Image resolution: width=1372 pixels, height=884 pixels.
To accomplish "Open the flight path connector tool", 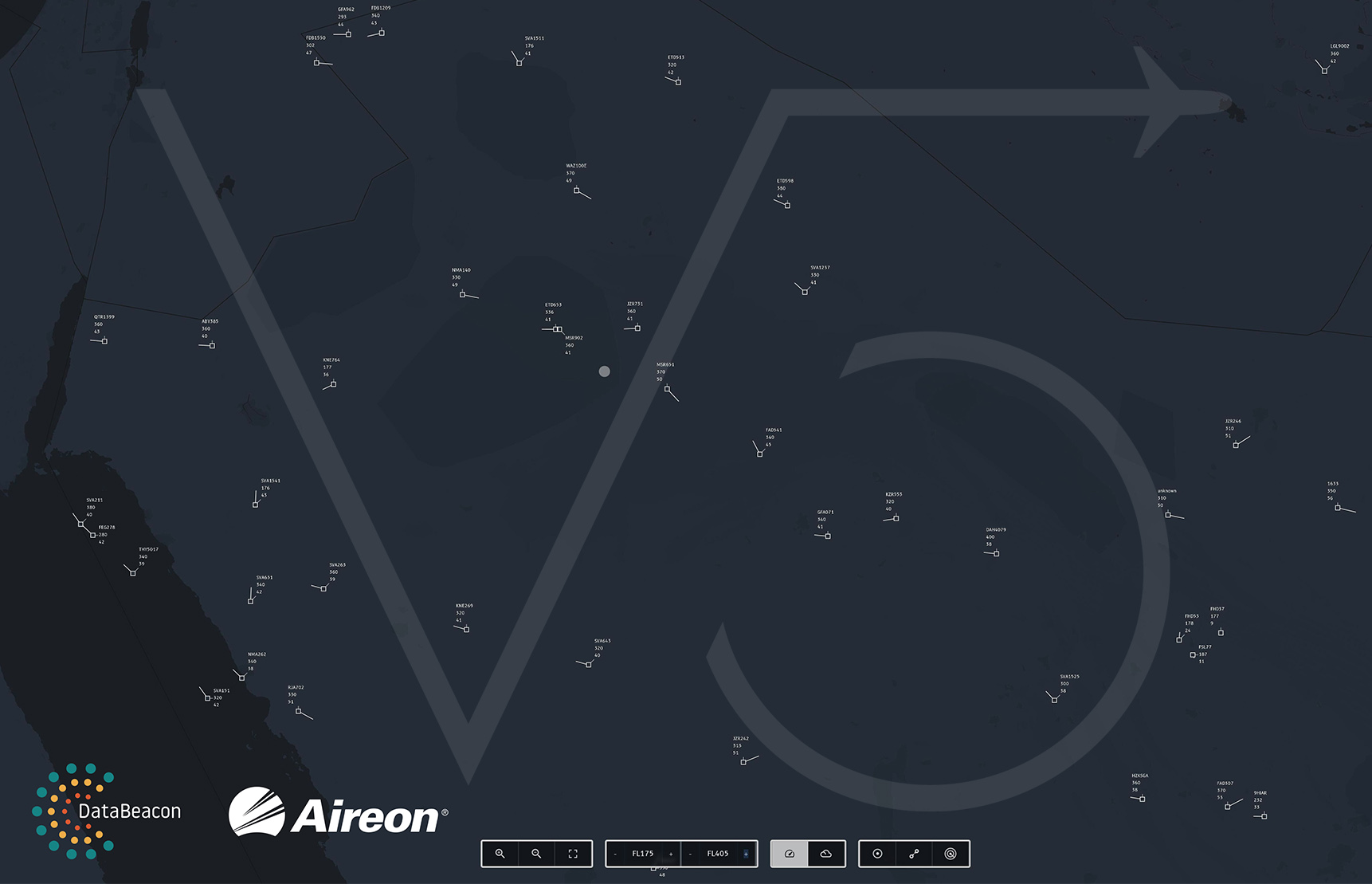I will click(914, 853).
